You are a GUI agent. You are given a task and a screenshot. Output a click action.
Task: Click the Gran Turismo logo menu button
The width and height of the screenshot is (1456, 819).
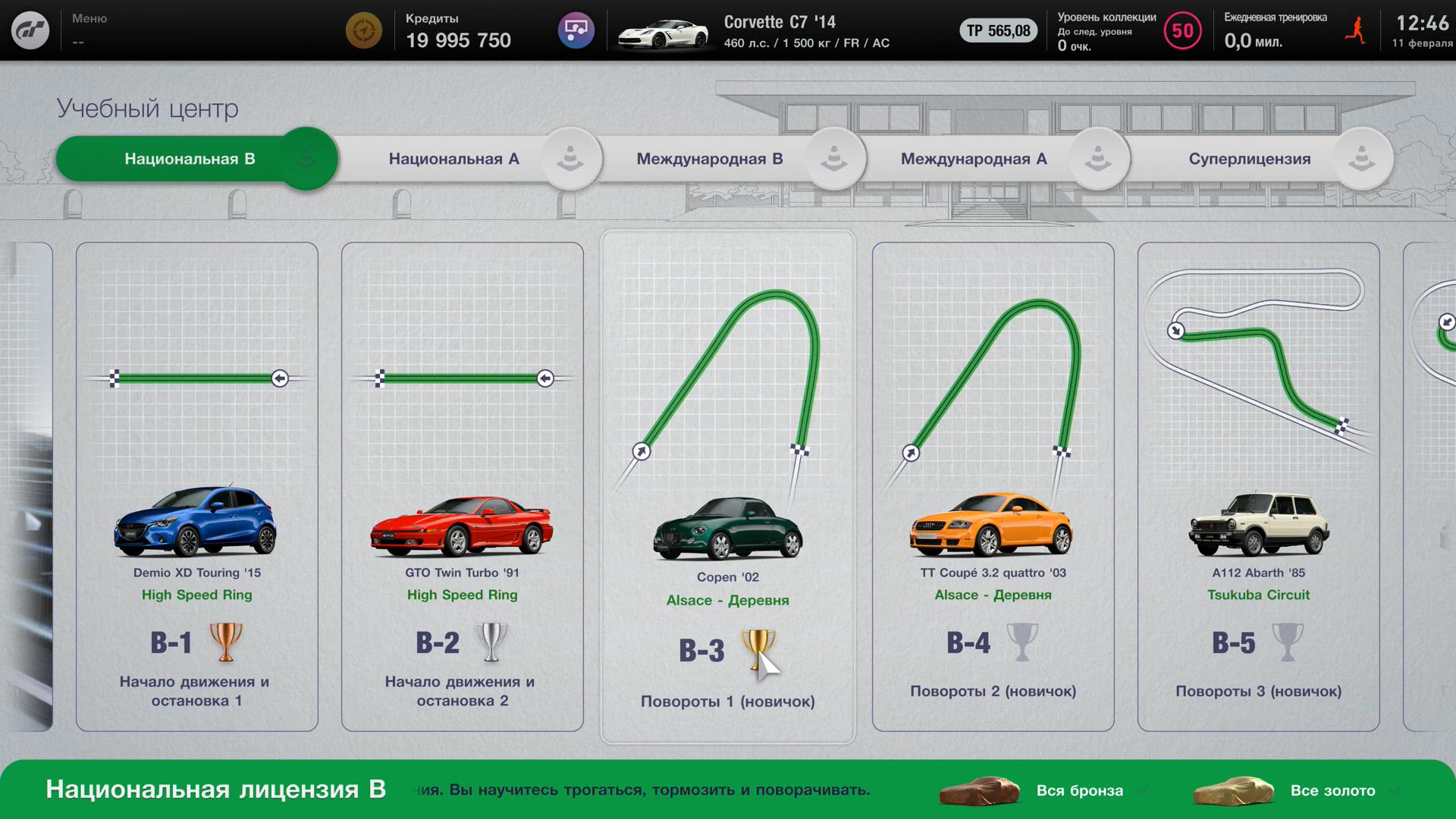coord(30,30)
